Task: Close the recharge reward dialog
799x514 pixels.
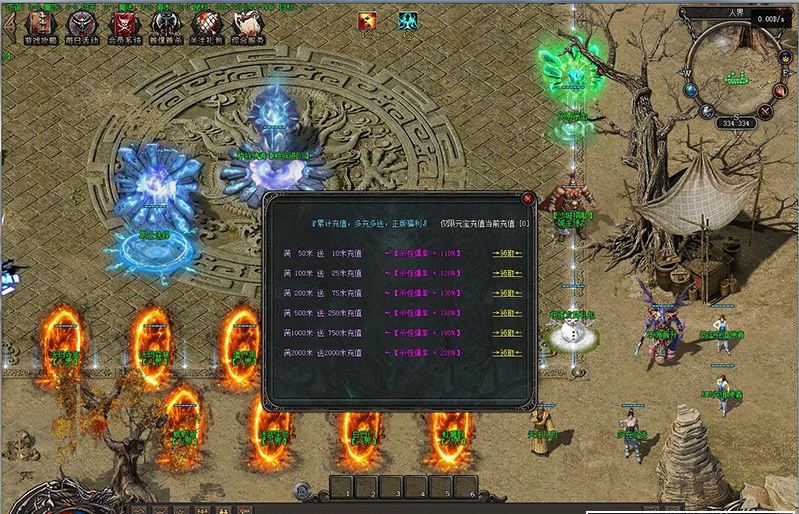Action: point(528,198)
